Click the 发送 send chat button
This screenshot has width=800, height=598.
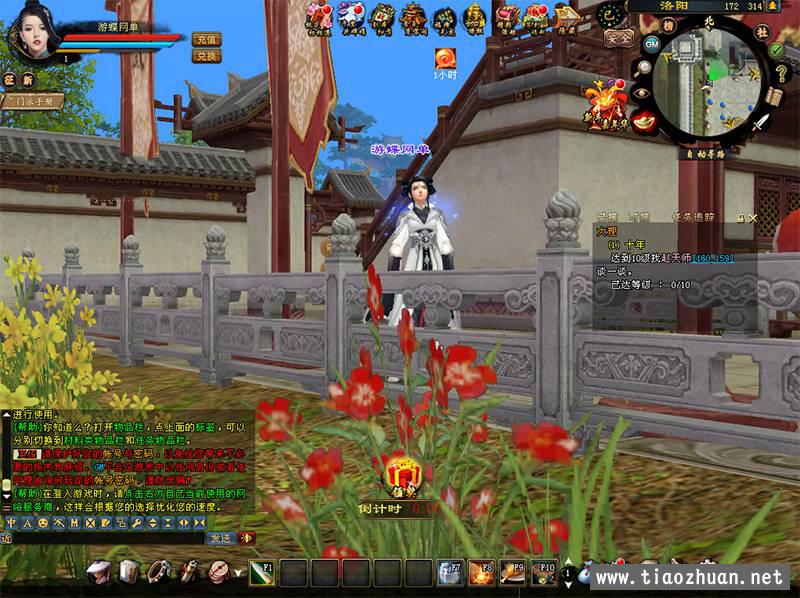pos(220,537)
